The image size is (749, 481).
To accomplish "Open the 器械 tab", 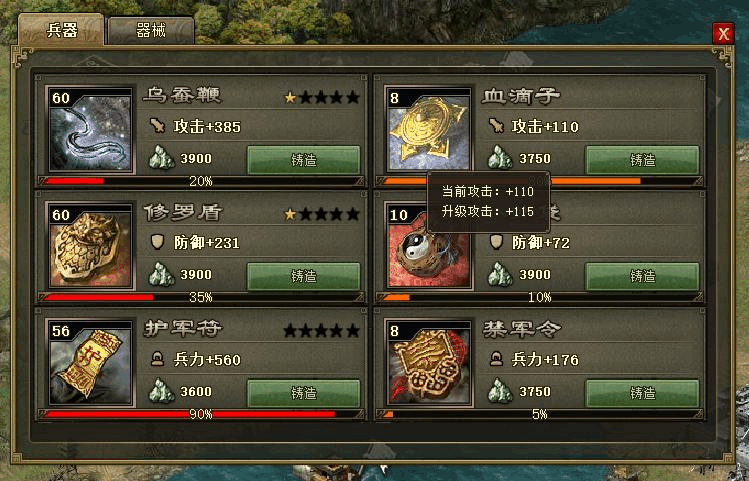I will (x=150, y=29).
